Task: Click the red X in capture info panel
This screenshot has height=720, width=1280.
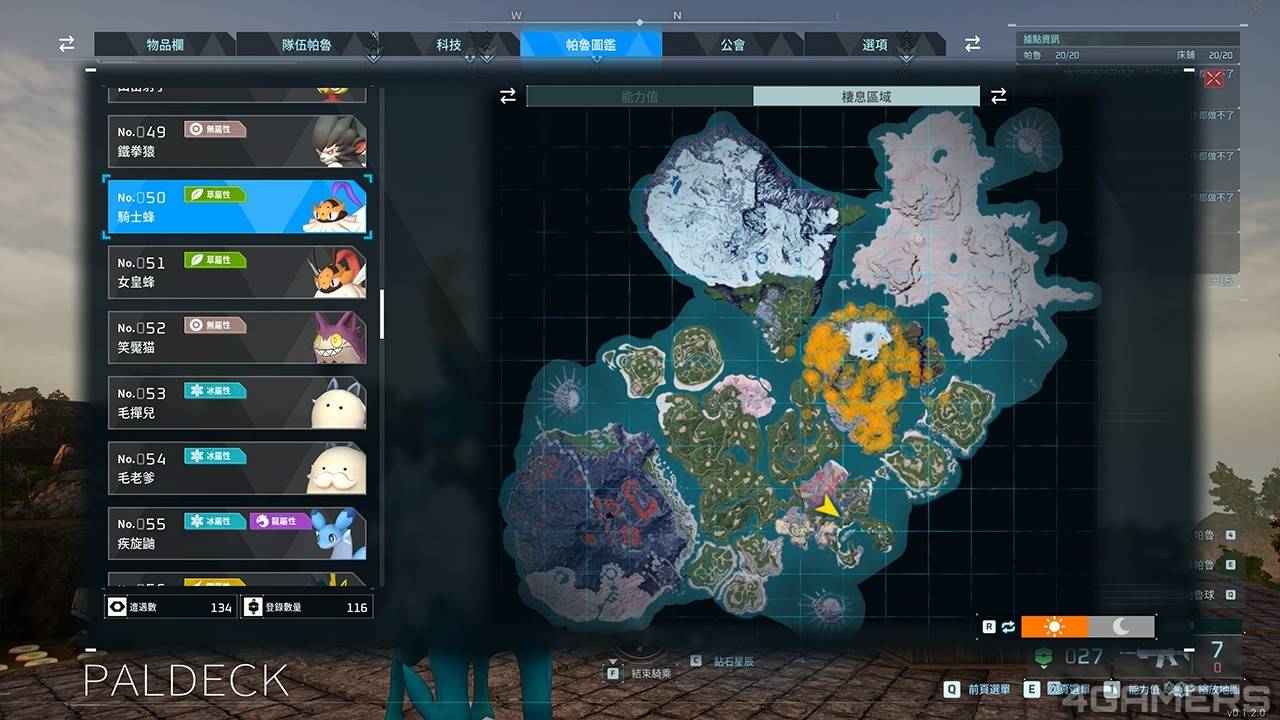Action: pos(1214,79)
